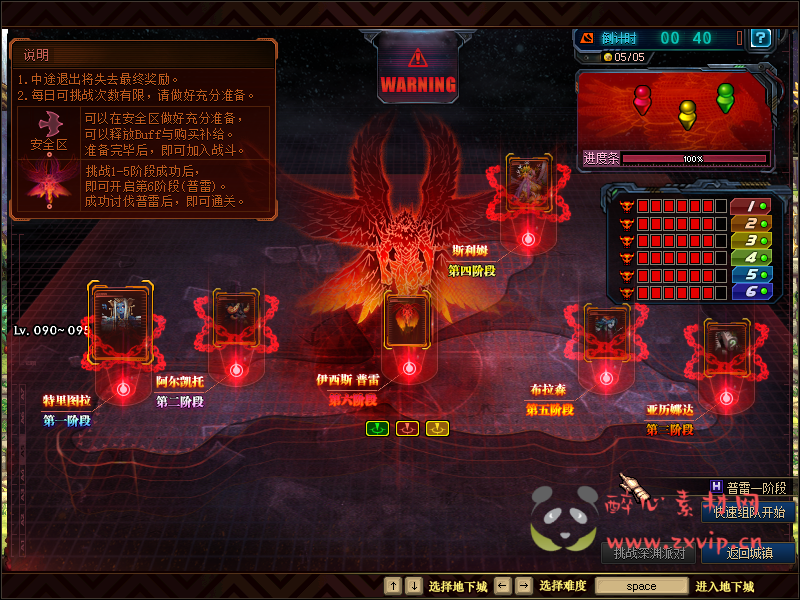Select the dark blue stage 6 tab
Screen dimensions: 800x600
(749, 291)
